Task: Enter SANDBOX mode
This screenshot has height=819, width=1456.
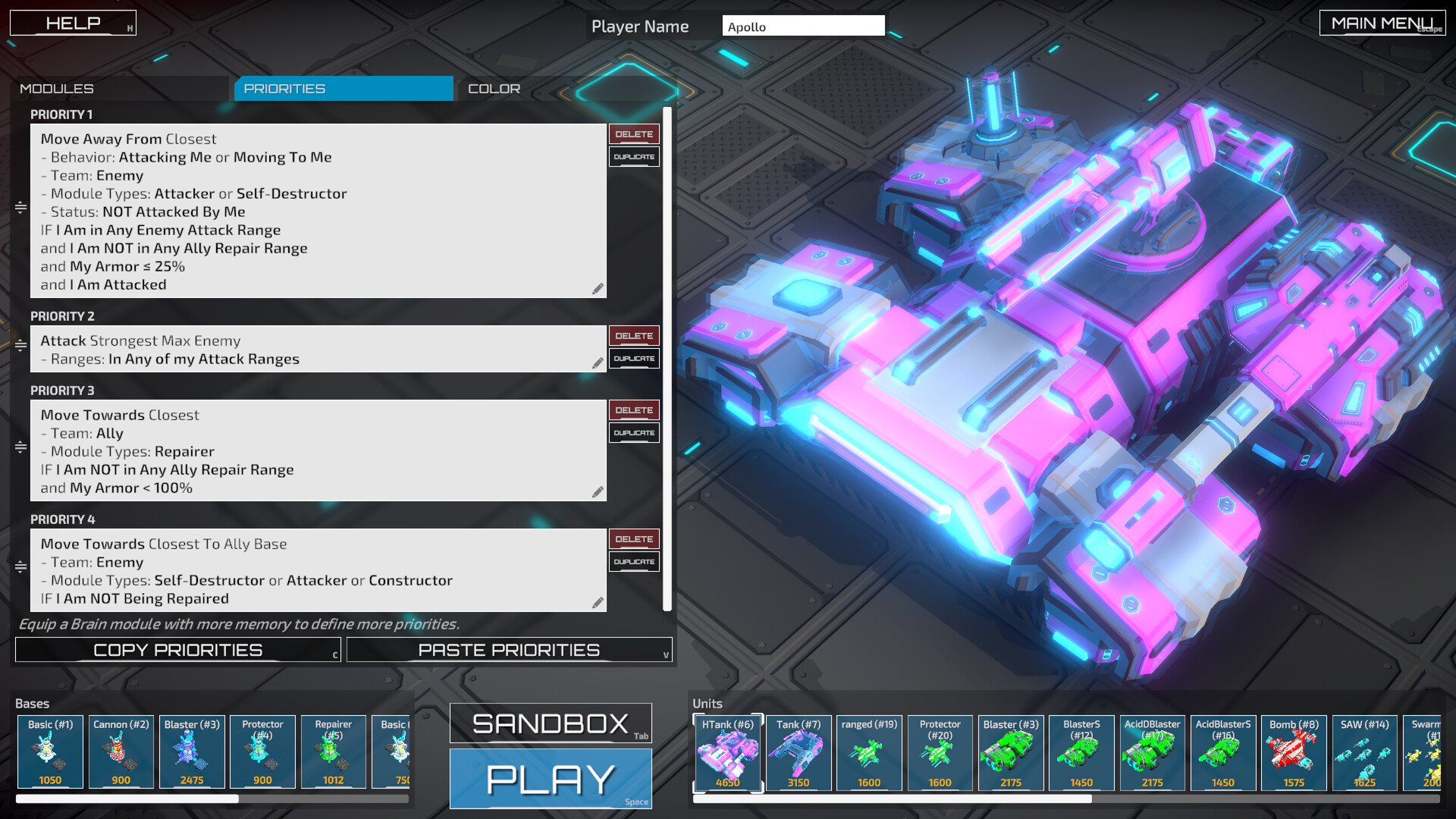Action: tap(551, 723)
